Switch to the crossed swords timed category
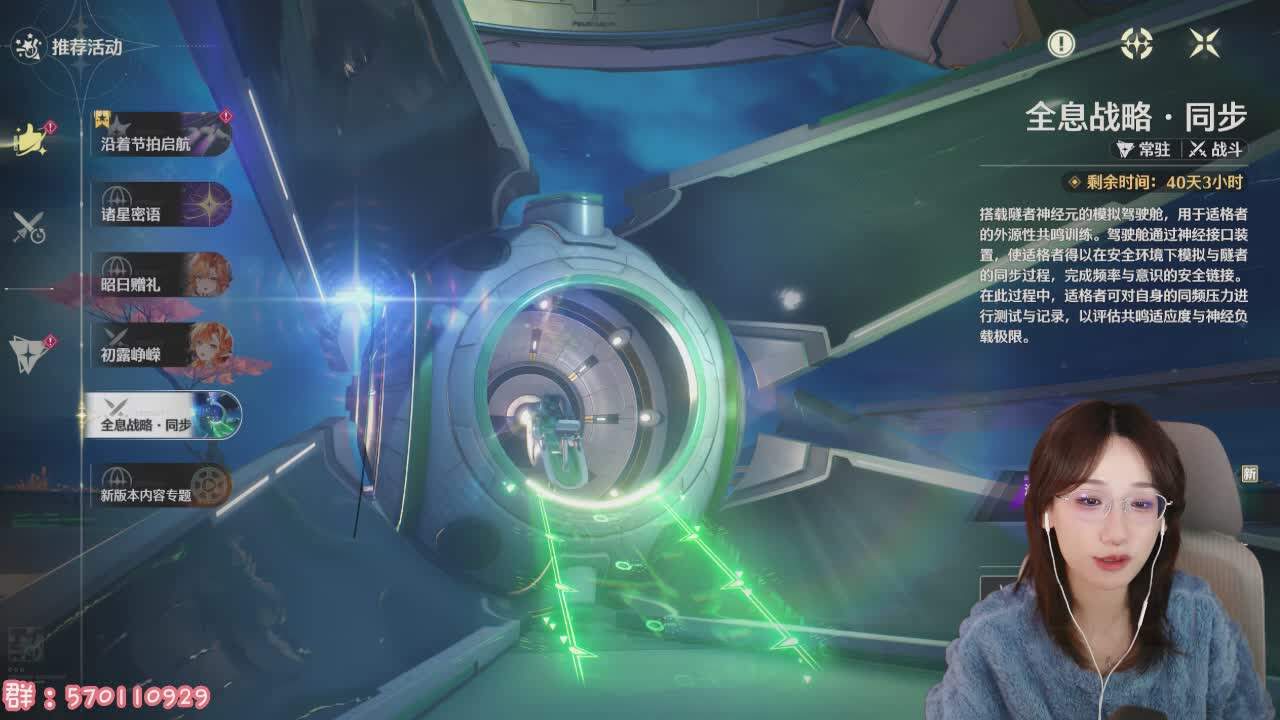The width and height of the screenshot is (1280, 720). (29, 228)
